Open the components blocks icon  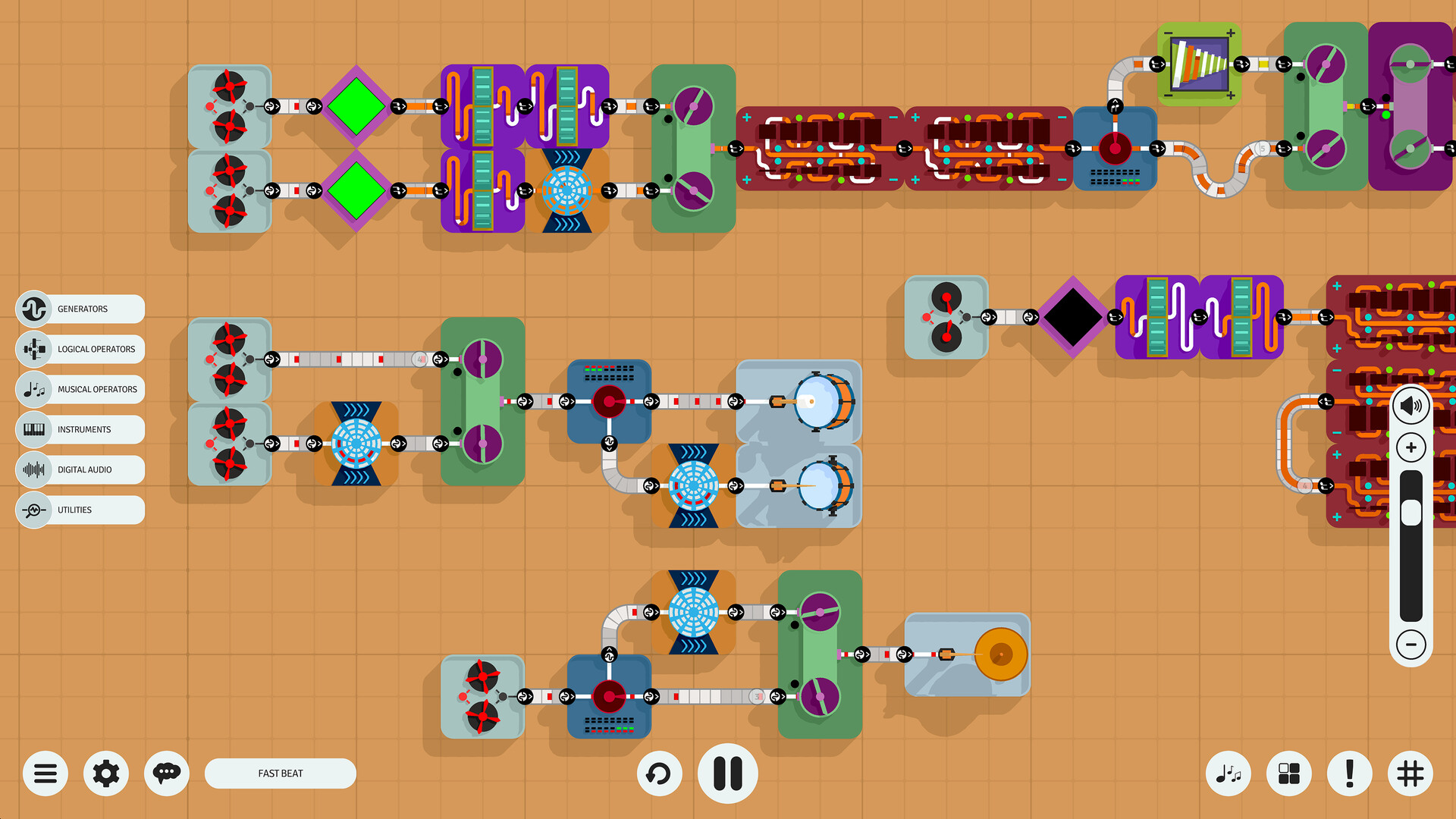tap(1288, 773)
